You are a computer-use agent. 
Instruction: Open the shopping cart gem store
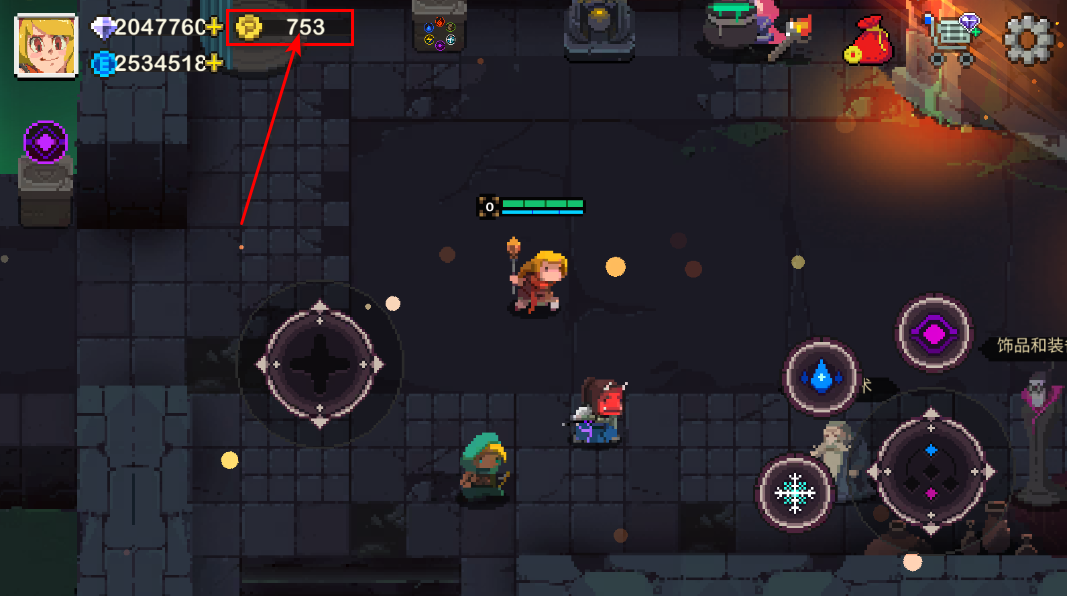952,40
